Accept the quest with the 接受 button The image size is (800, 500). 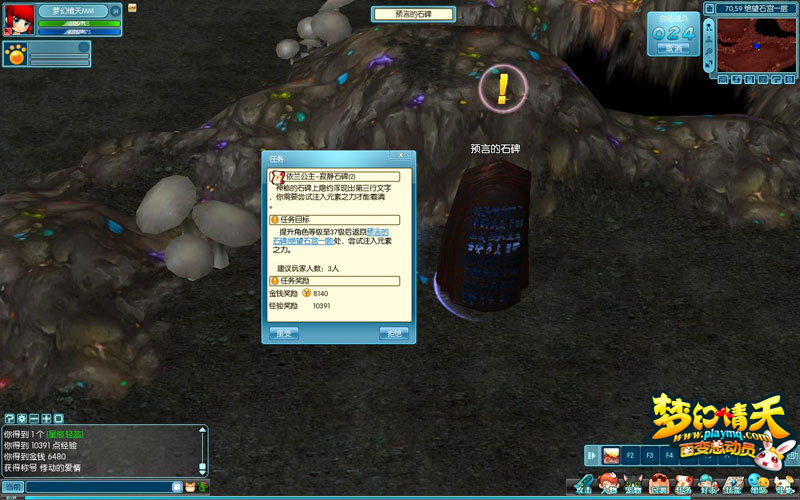[285, 333]
